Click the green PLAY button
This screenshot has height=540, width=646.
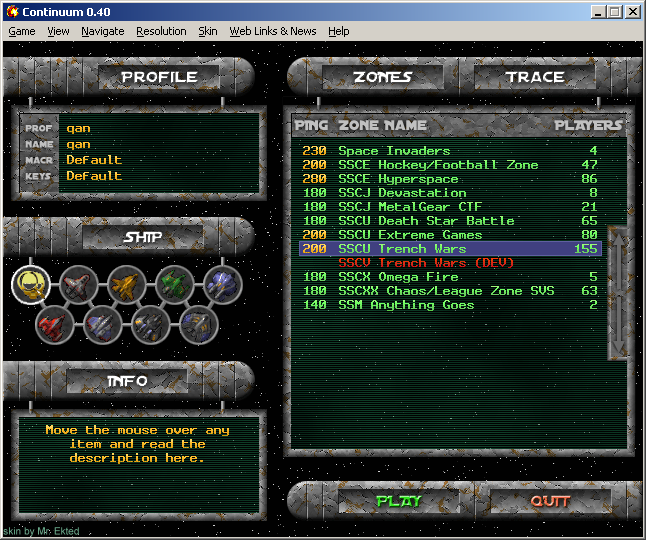tap(399, 501)
